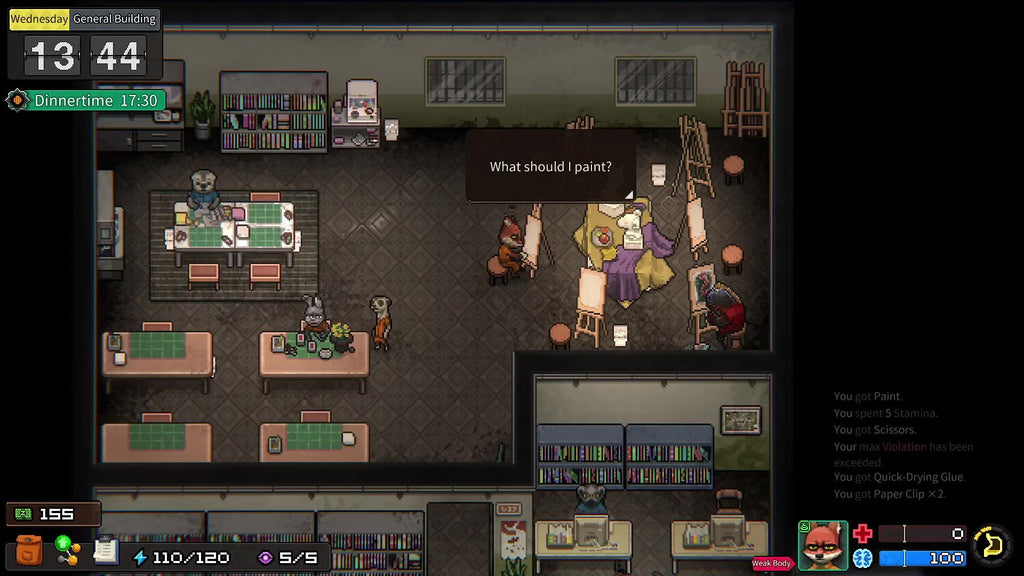Open the clipboard task list
Viewport: 1024px width, 576px height.
pyautogui.click(x=106, y=551)
